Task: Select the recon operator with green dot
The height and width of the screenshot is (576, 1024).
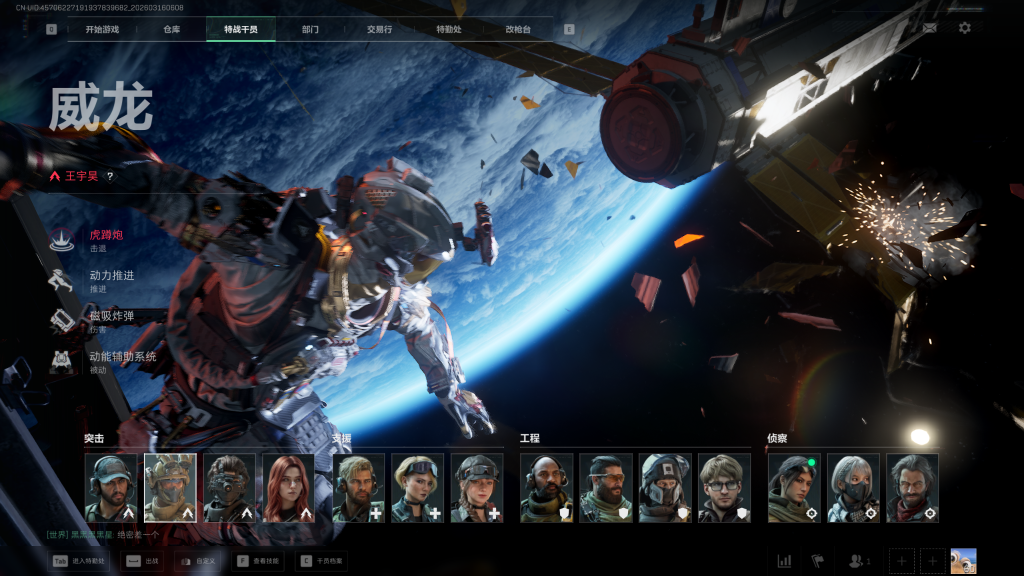Action: point(794,488)
